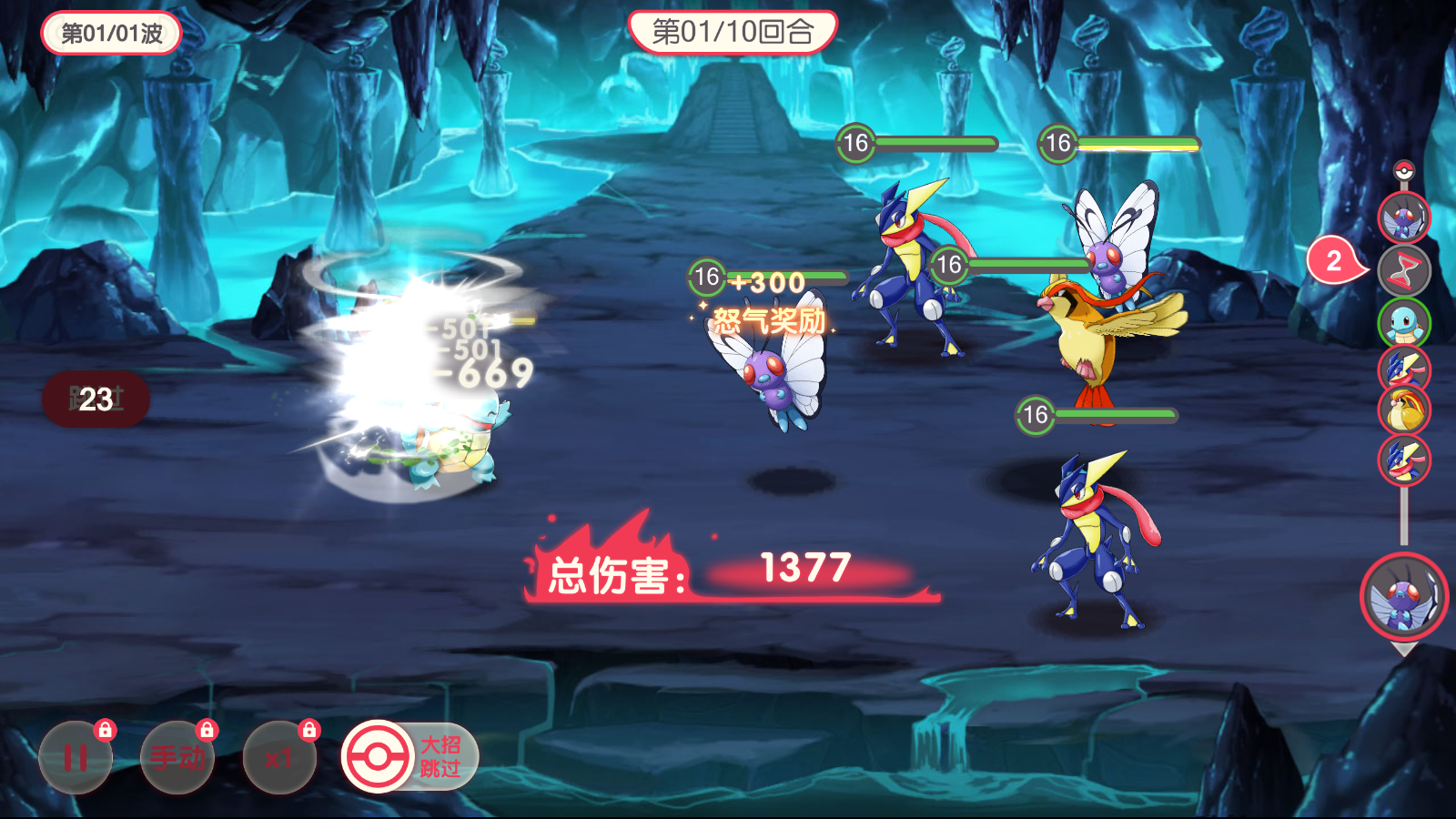Toggle the 大招跳过 ultimate skip switch

pos(409,756)
